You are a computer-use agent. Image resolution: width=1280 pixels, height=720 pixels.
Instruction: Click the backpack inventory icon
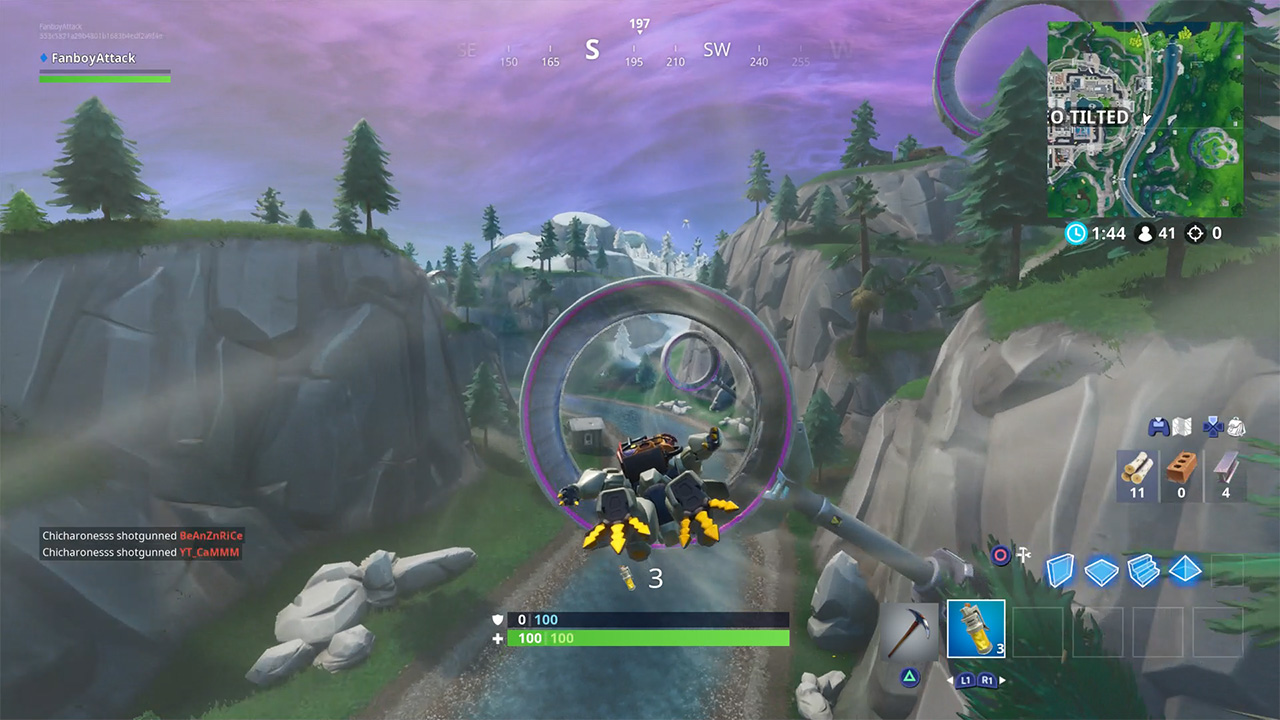coord(1236,428)
